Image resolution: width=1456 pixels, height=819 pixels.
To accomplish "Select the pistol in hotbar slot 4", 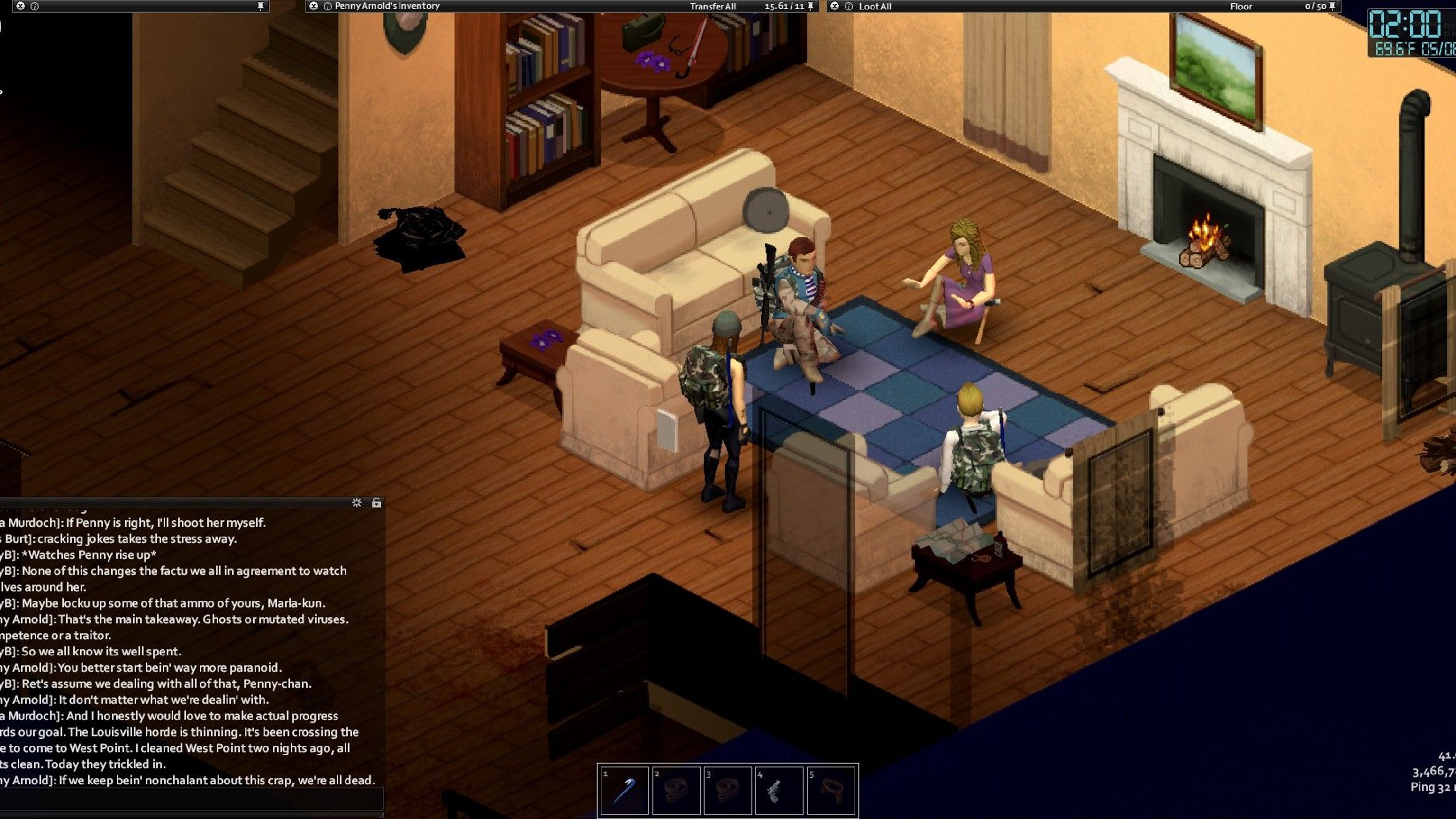I will tap(779, 790).
